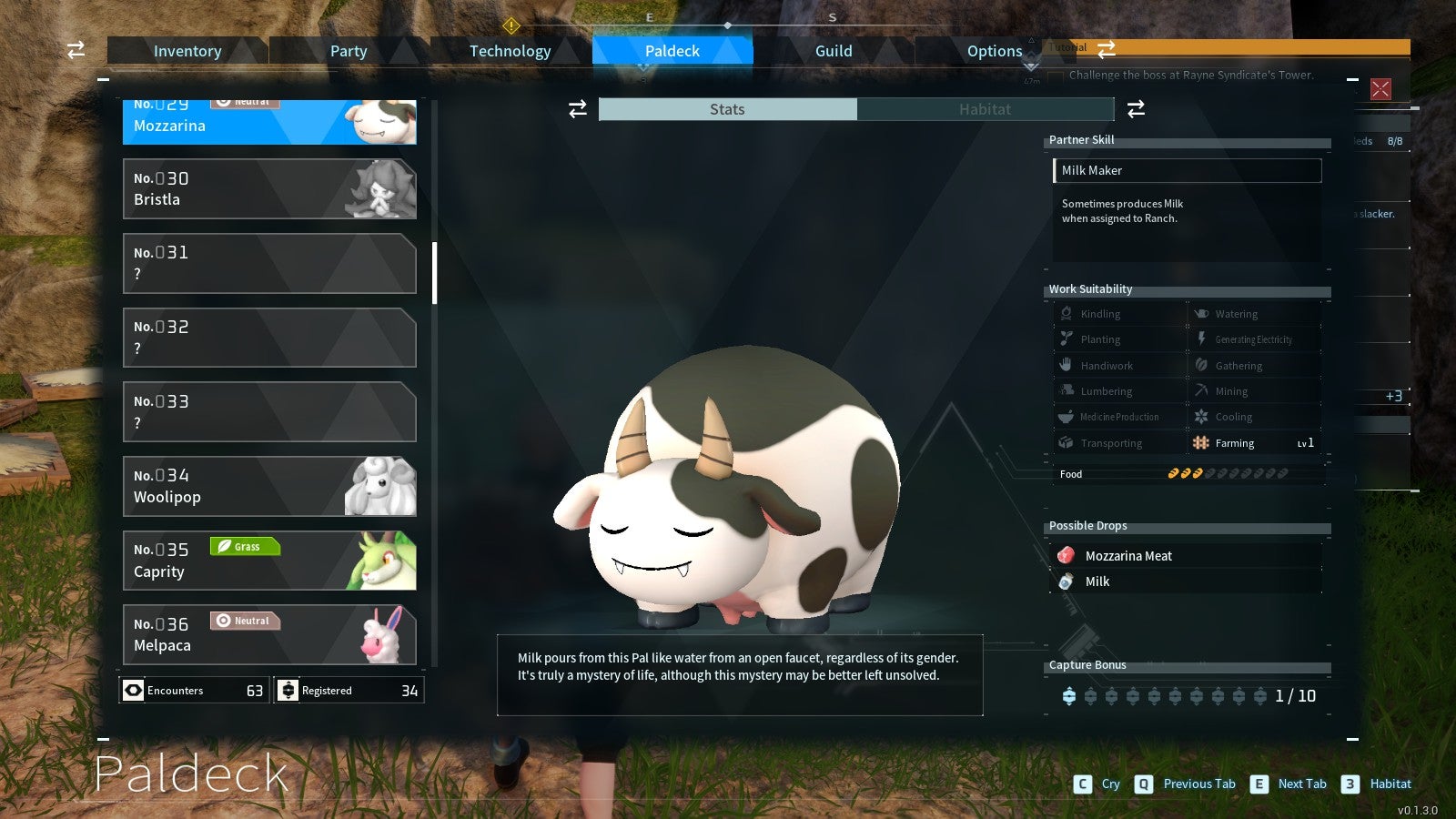Switch to the Habitat tab
Image resolution: width=1456 pixels, height=819 pixels.
[986, 109]
